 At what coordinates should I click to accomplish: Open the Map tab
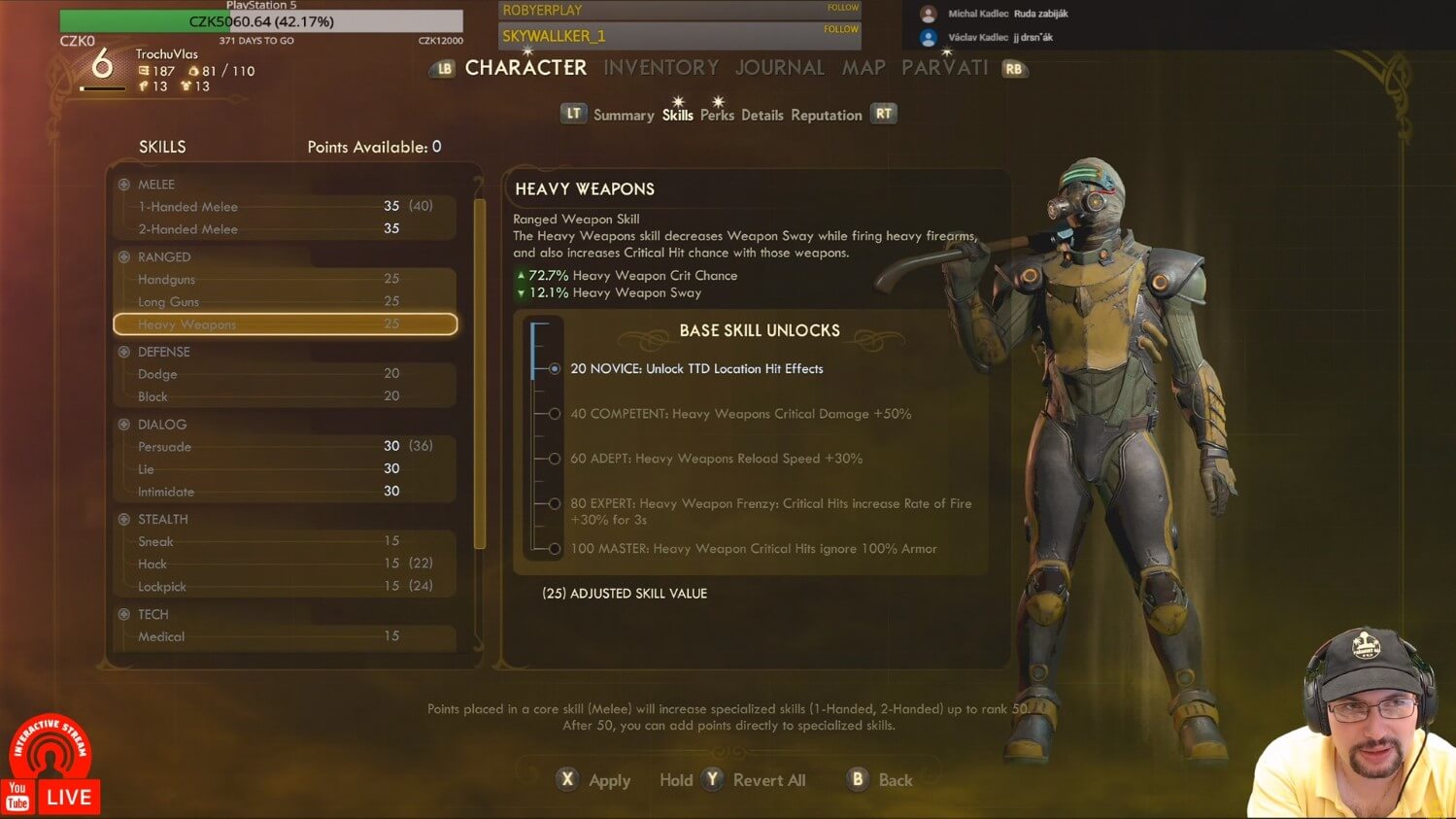click(863, 68)
